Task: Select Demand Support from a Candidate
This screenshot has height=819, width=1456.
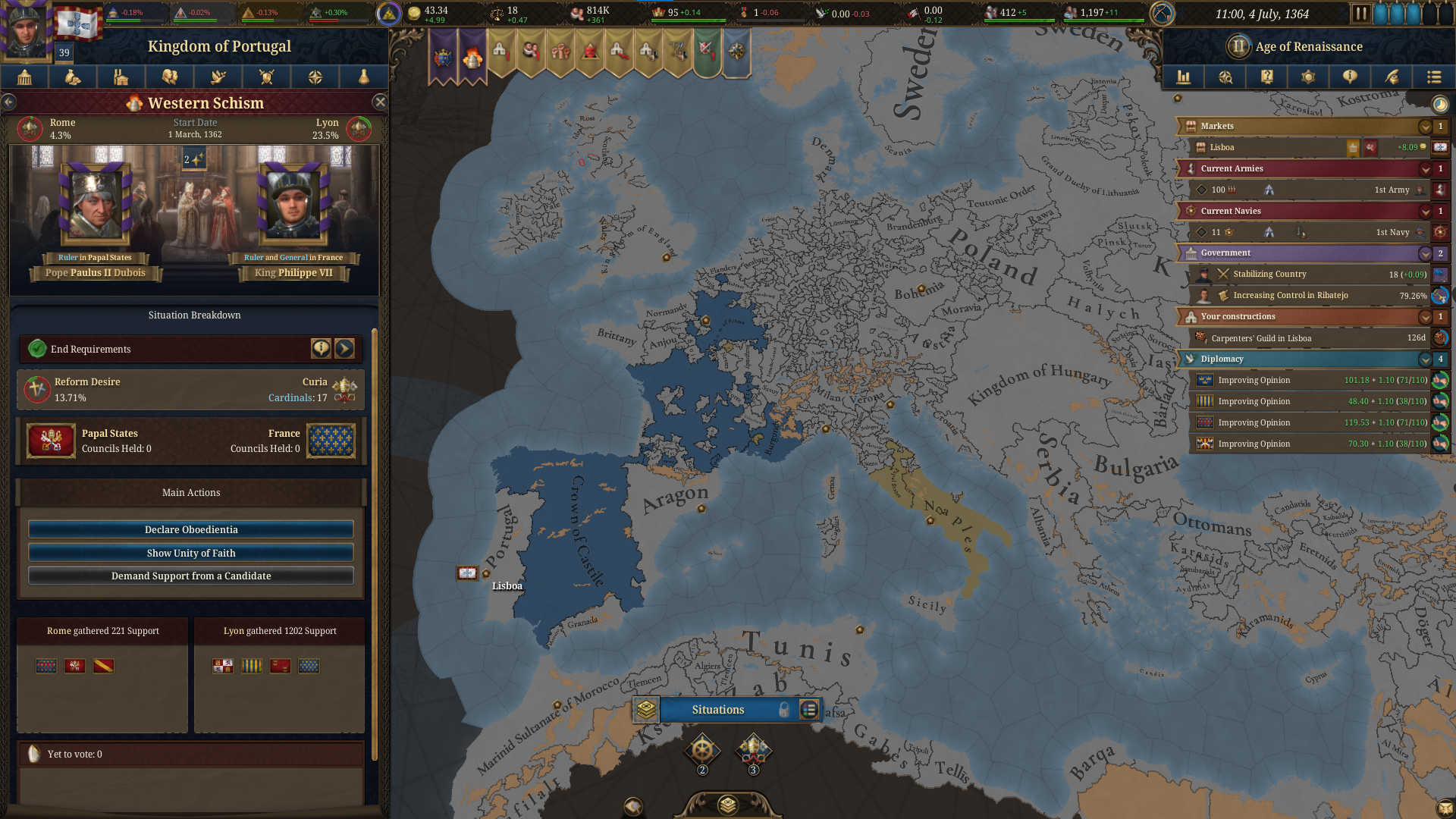Action: (191, 576)
